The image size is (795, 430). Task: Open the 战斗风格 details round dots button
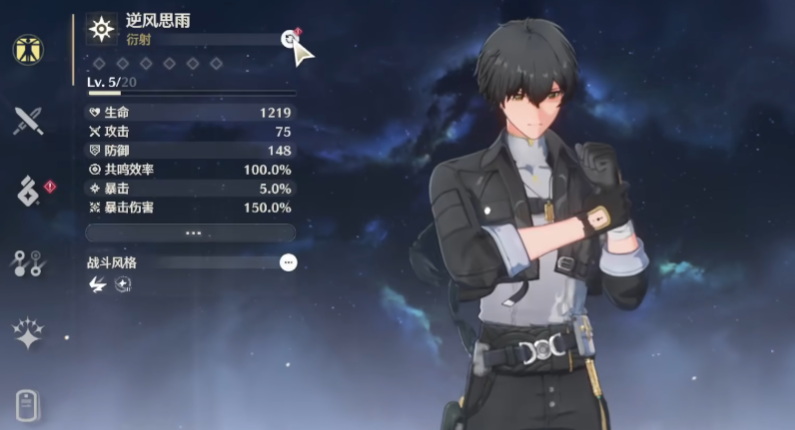point(288,262)
